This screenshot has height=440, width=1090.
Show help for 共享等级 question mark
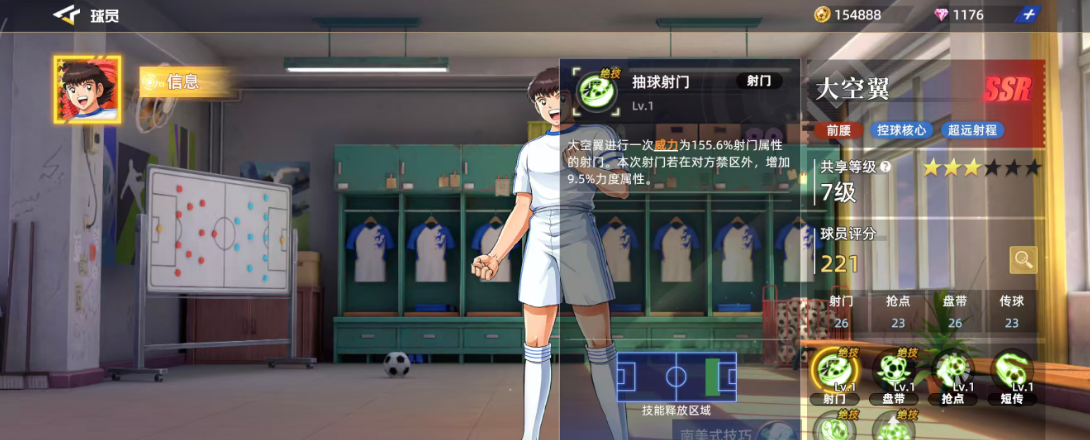click(x=884, y=168)
